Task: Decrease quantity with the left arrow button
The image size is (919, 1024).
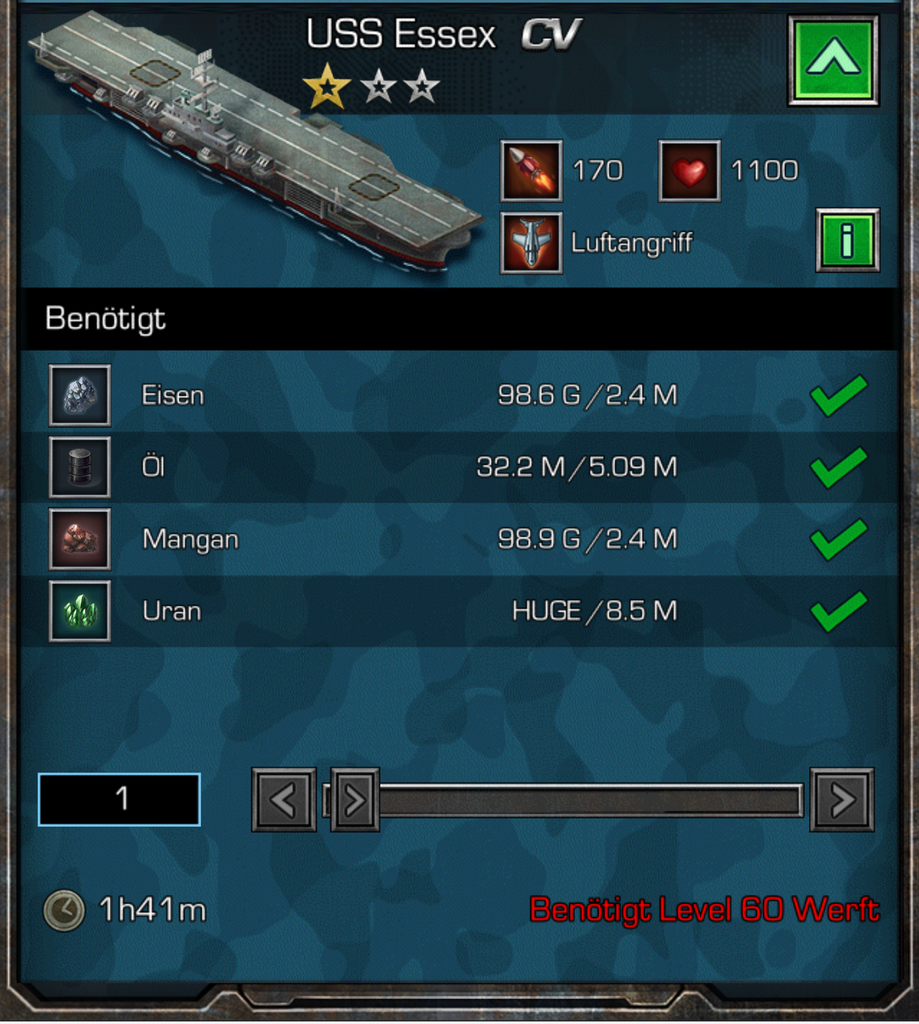Action: point(284,799)
